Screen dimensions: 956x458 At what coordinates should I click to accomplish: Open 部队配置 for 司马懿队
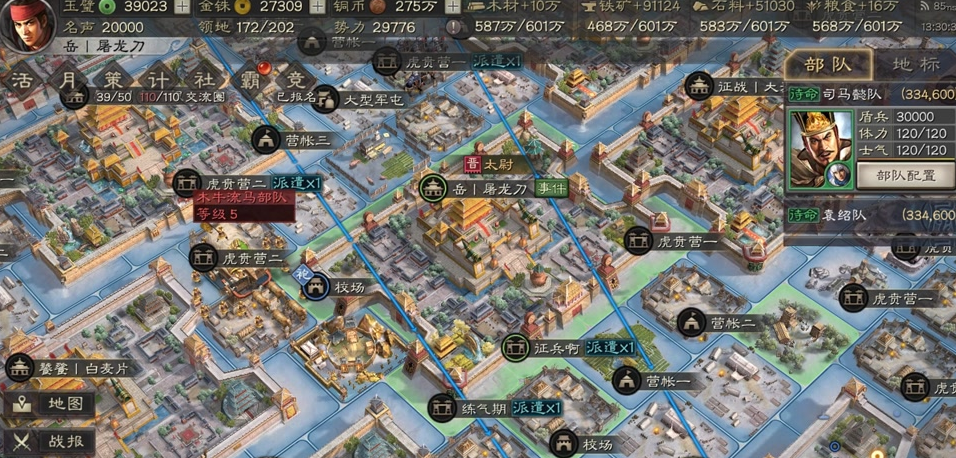905,175
